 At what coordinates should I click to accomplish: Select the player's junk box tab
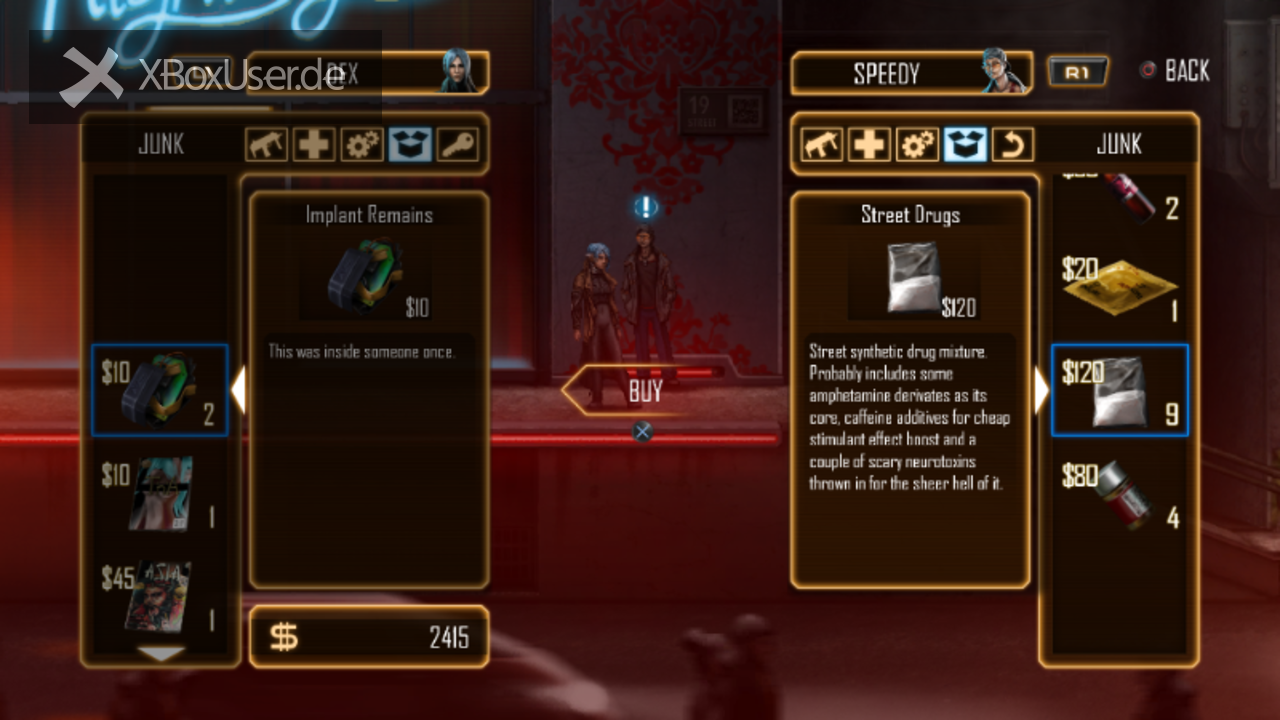point(409,146)
